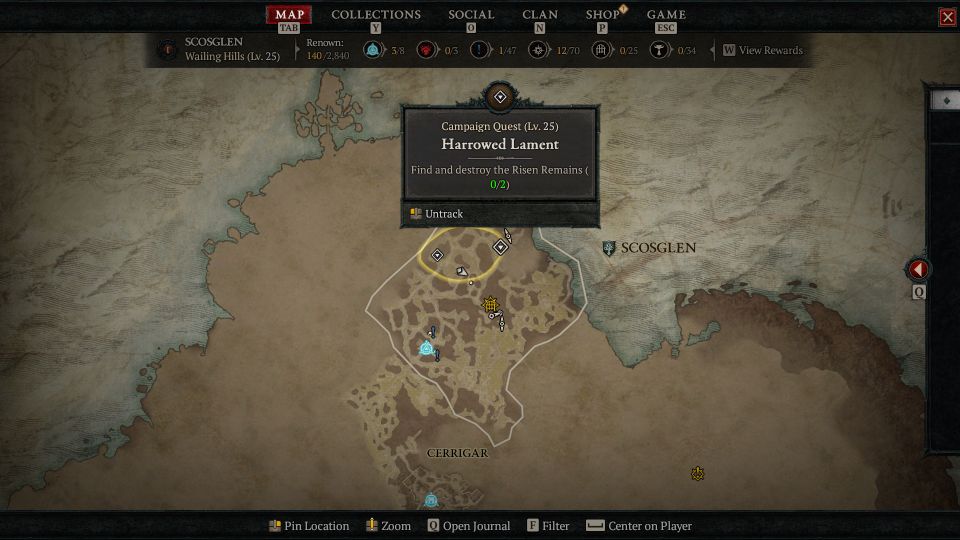Go to the Clan tab
Screen dimensions: 960x540
(x=540, y=15)
